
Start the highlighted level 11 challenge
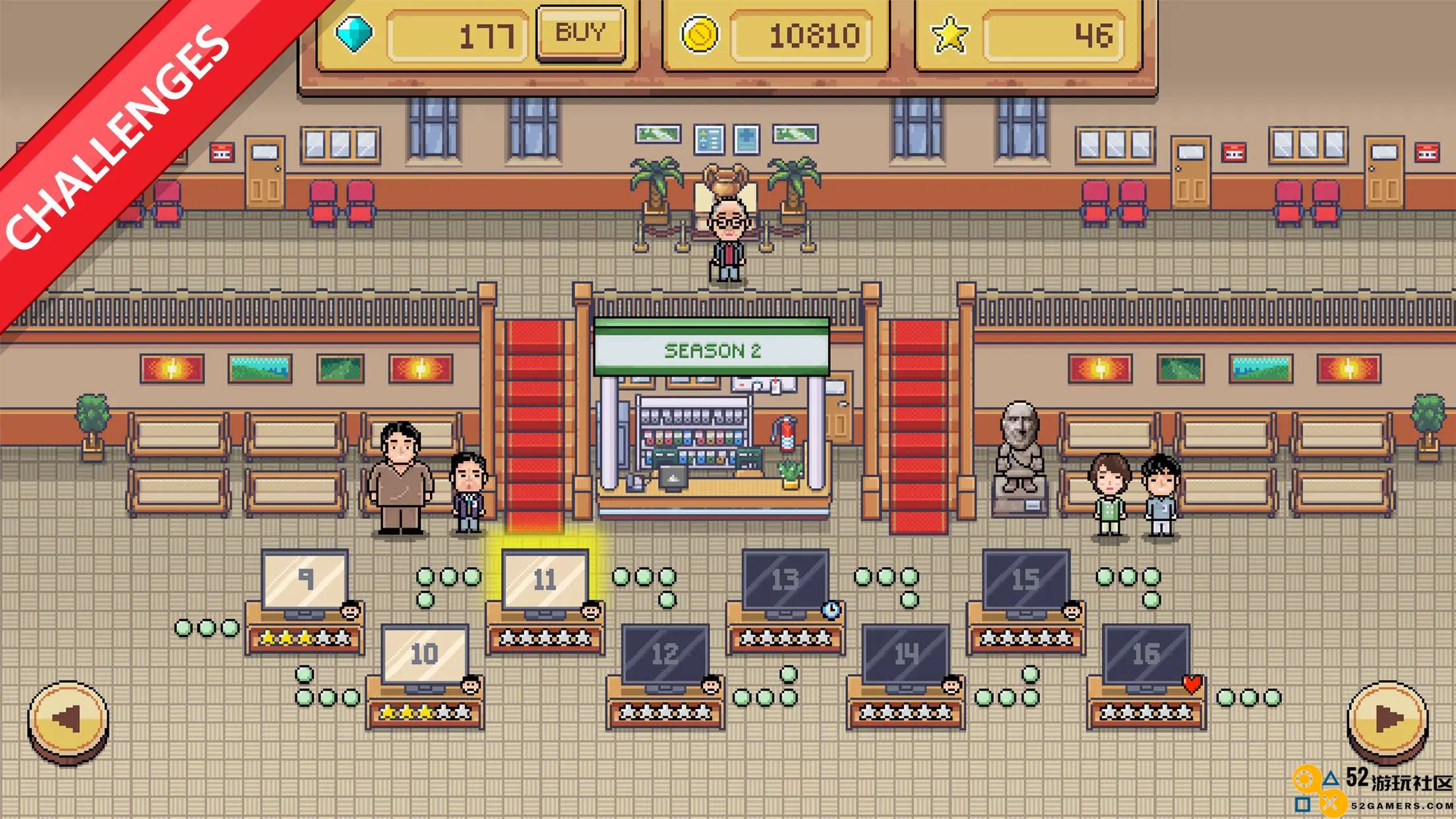coord(545,580)
